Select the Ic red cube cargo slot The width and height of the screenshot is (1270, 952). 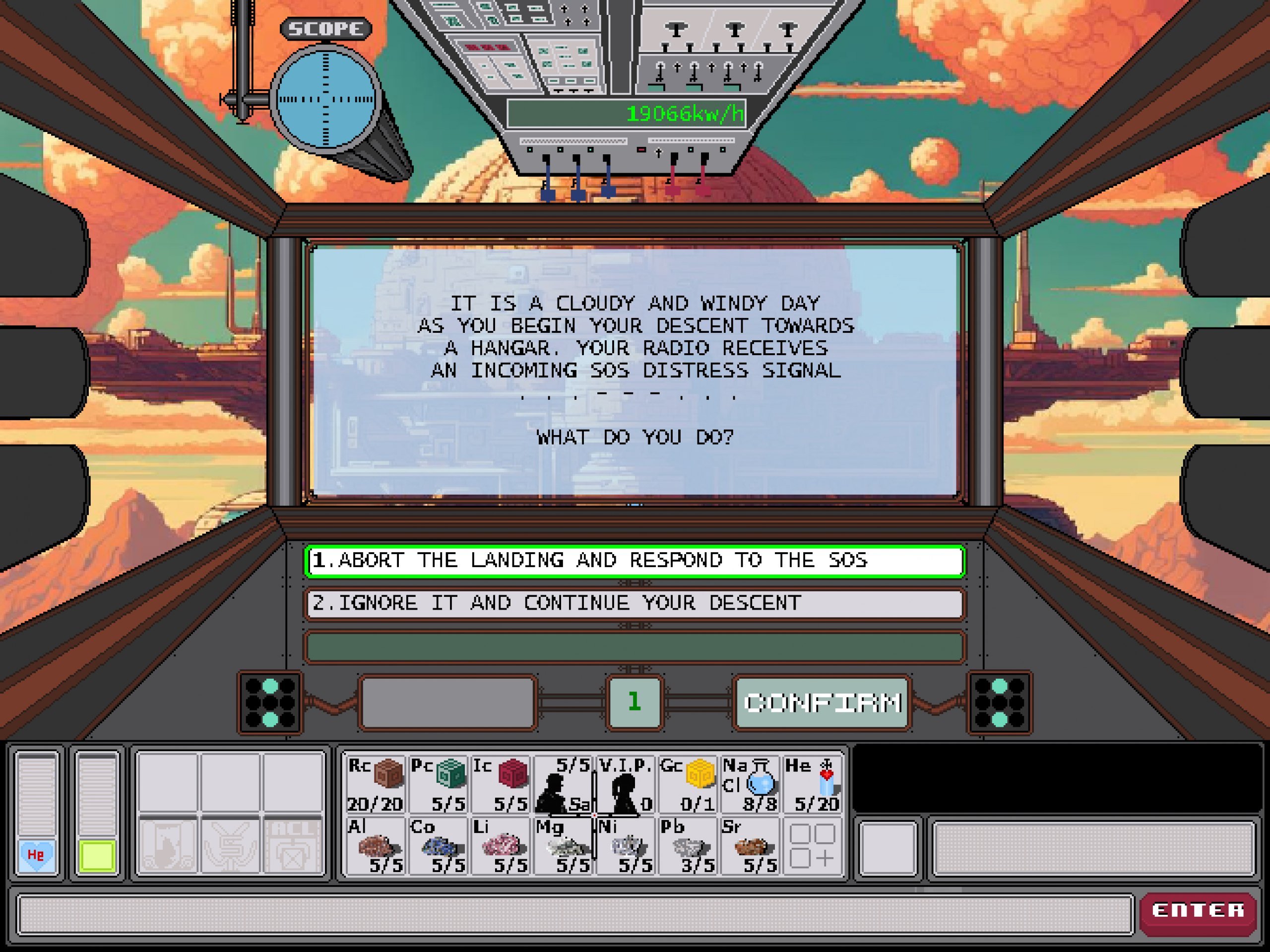tap(500, 784)
